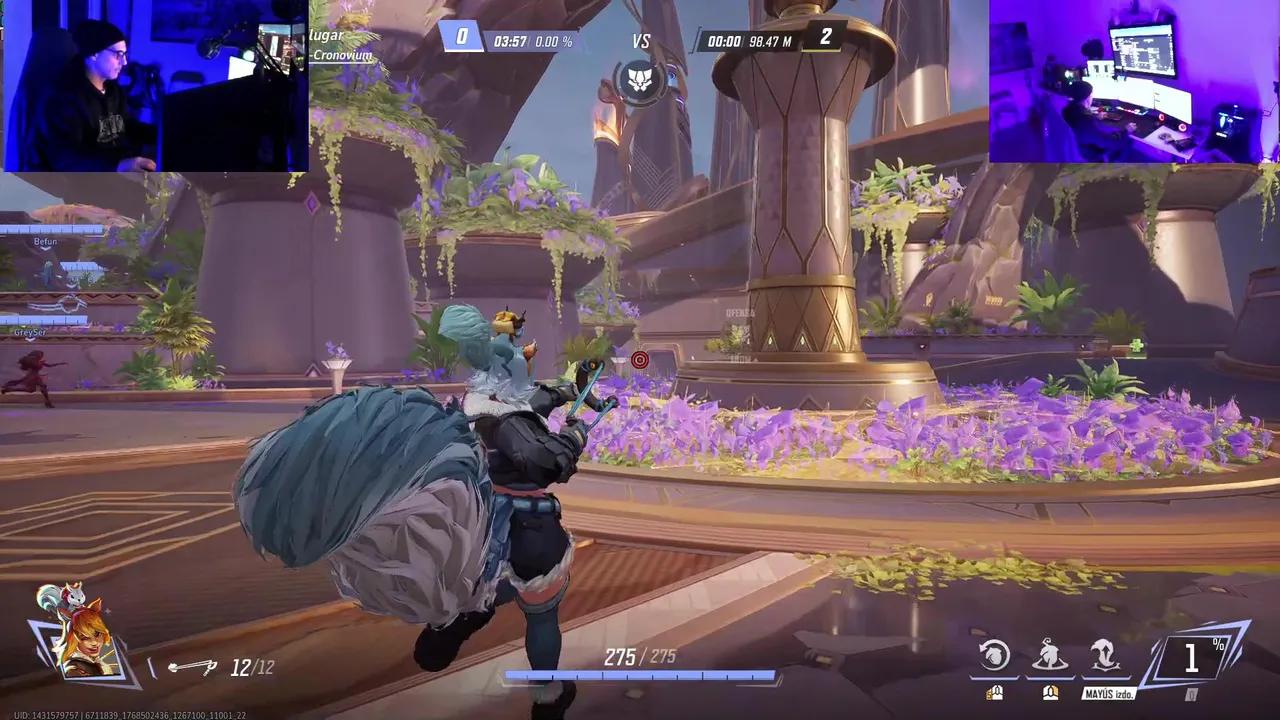Click the keybind badge under the first ability

pos(993,690)
